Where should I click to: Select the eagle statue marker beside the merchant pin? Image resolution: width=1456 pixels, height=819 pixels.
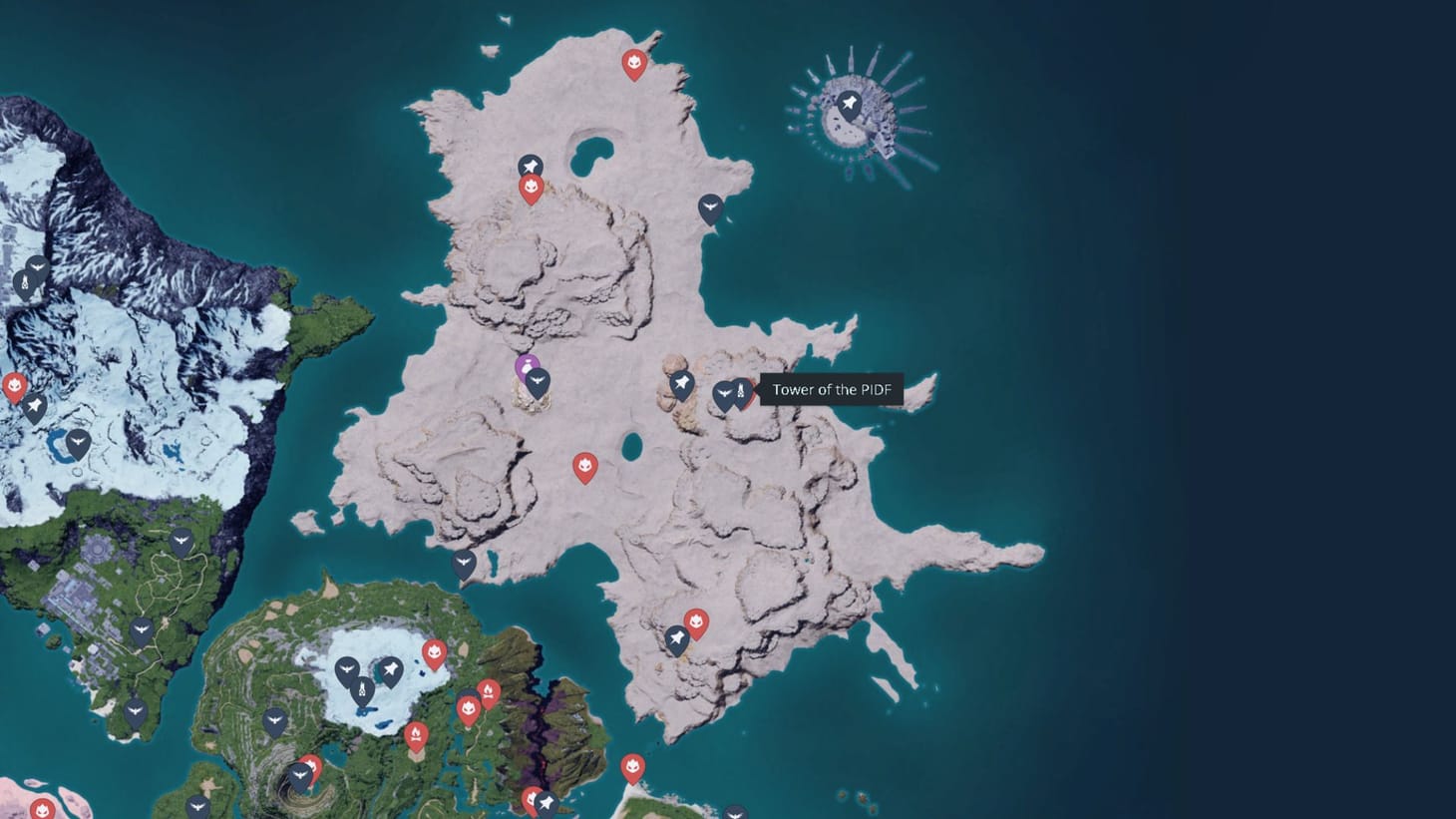(540, 380)
